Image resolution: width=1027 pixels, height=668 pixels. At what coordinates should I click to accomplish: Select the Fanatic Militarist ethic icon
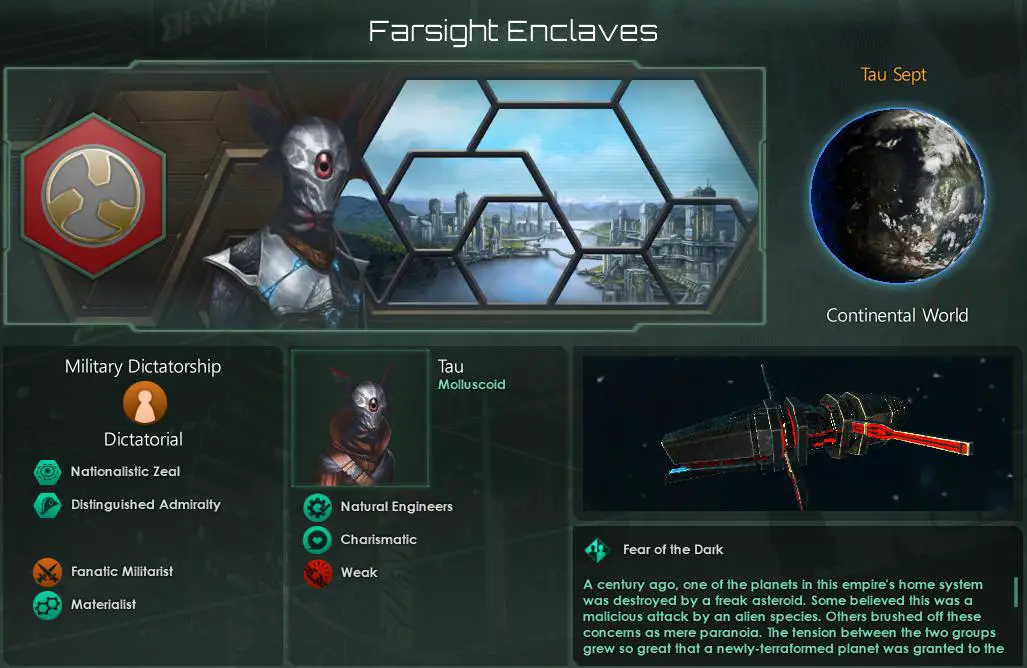point(47,572)
